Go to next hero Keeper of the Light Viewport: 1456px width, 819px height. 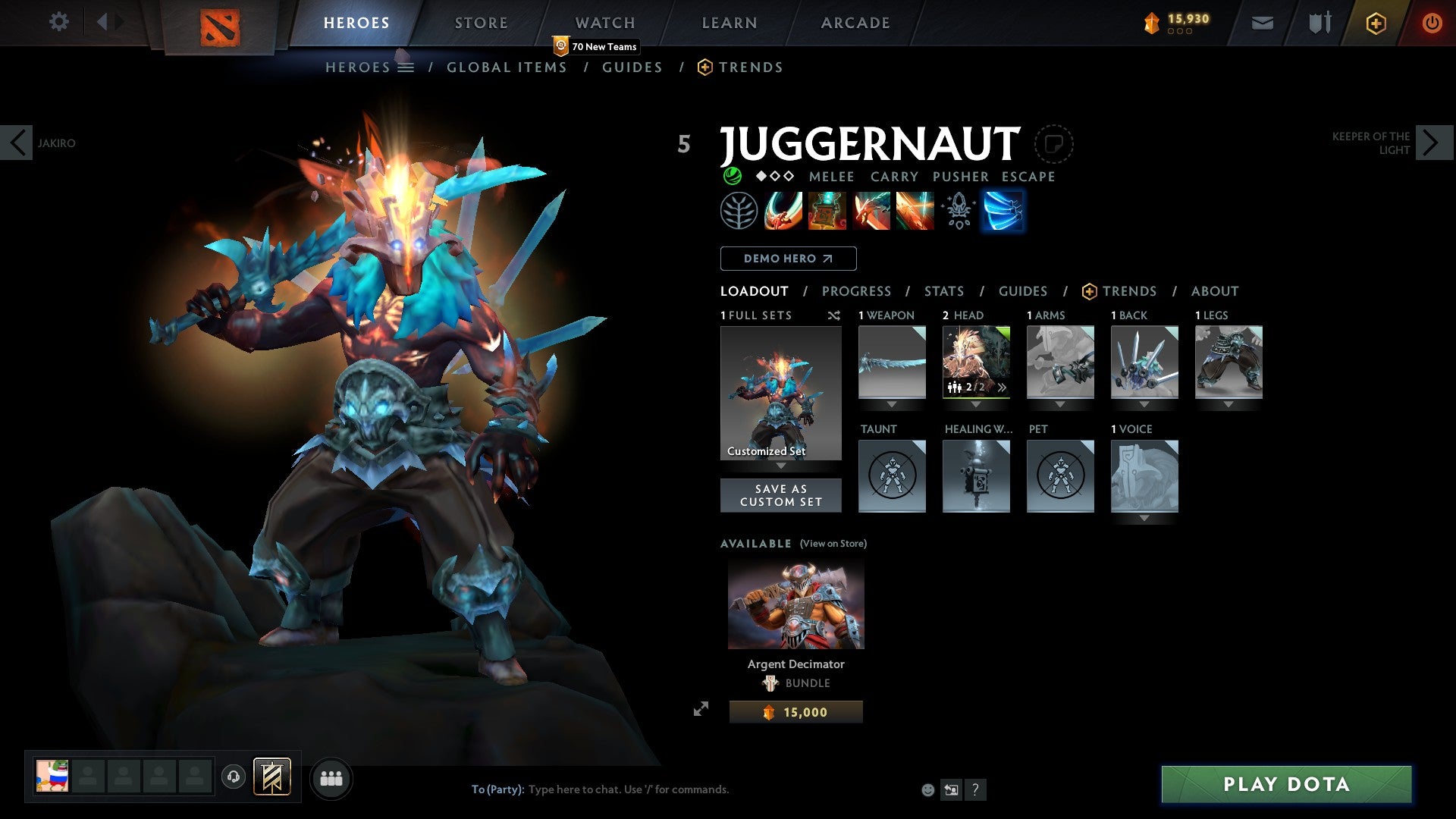point(1432,143)
